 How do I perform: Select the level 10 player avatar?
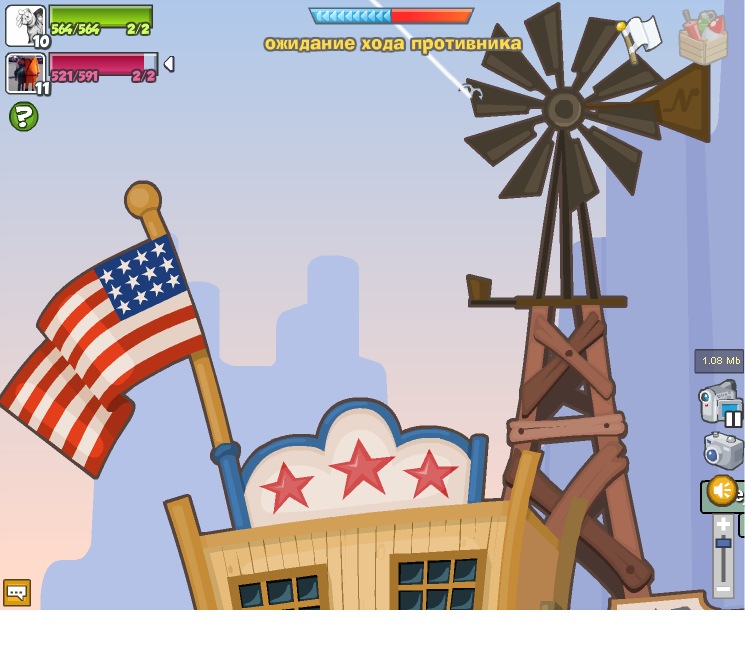coord(25,25)
